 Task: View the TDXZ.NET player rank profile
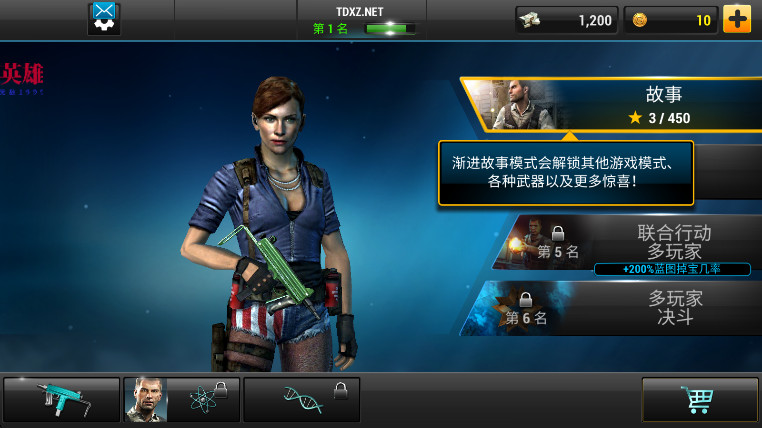point(361,20)
